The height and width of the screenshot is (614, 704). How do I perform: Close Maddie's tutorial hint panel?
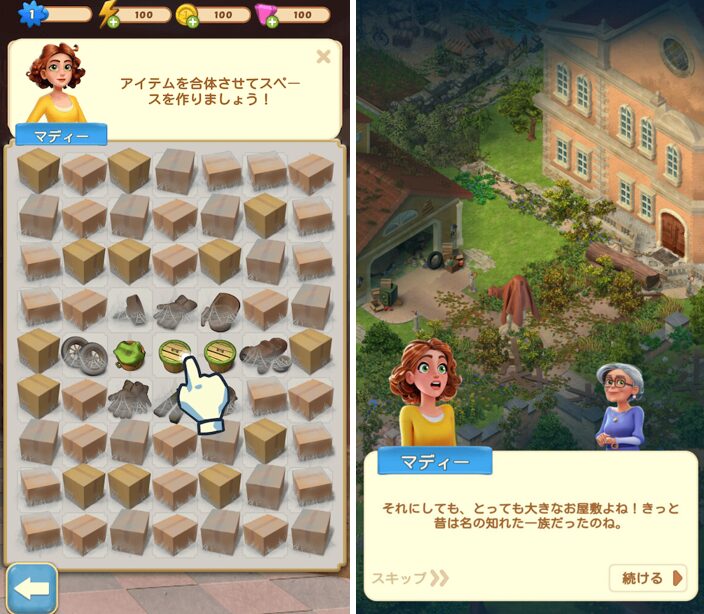point(323,57)
